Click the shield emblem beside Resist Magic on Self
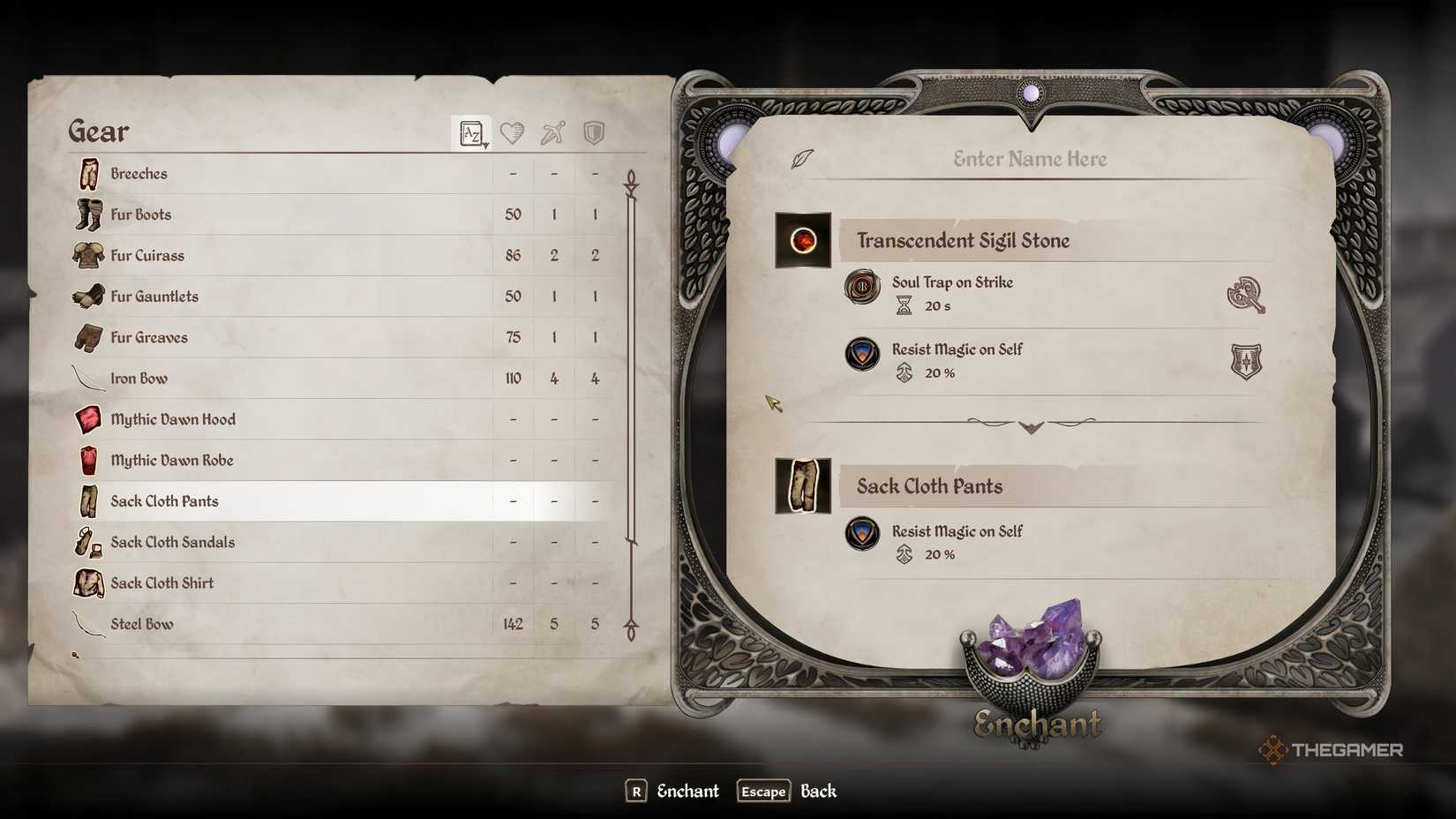 pos(1246,362)
